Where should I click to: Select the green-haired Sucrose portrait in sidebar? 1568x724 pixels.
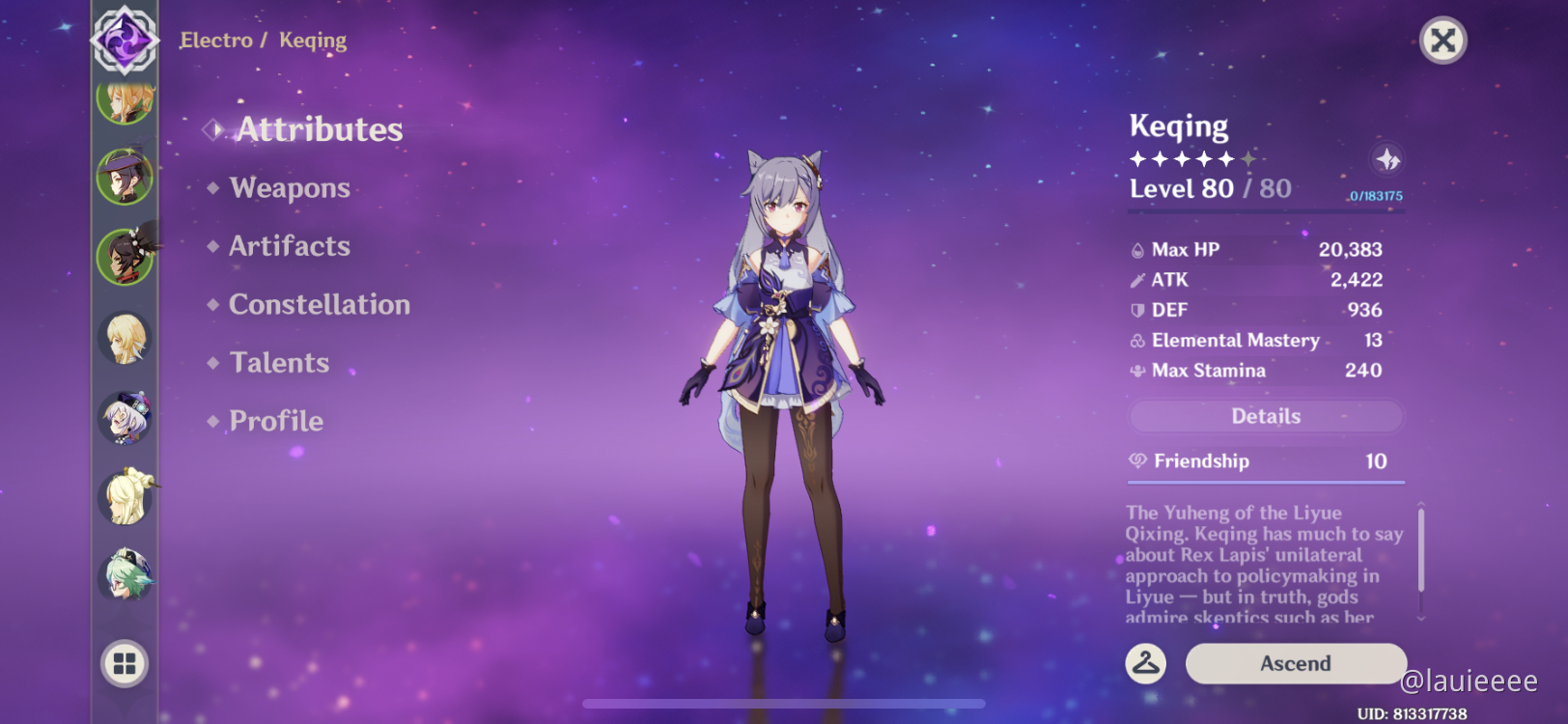tap(126, 575)
